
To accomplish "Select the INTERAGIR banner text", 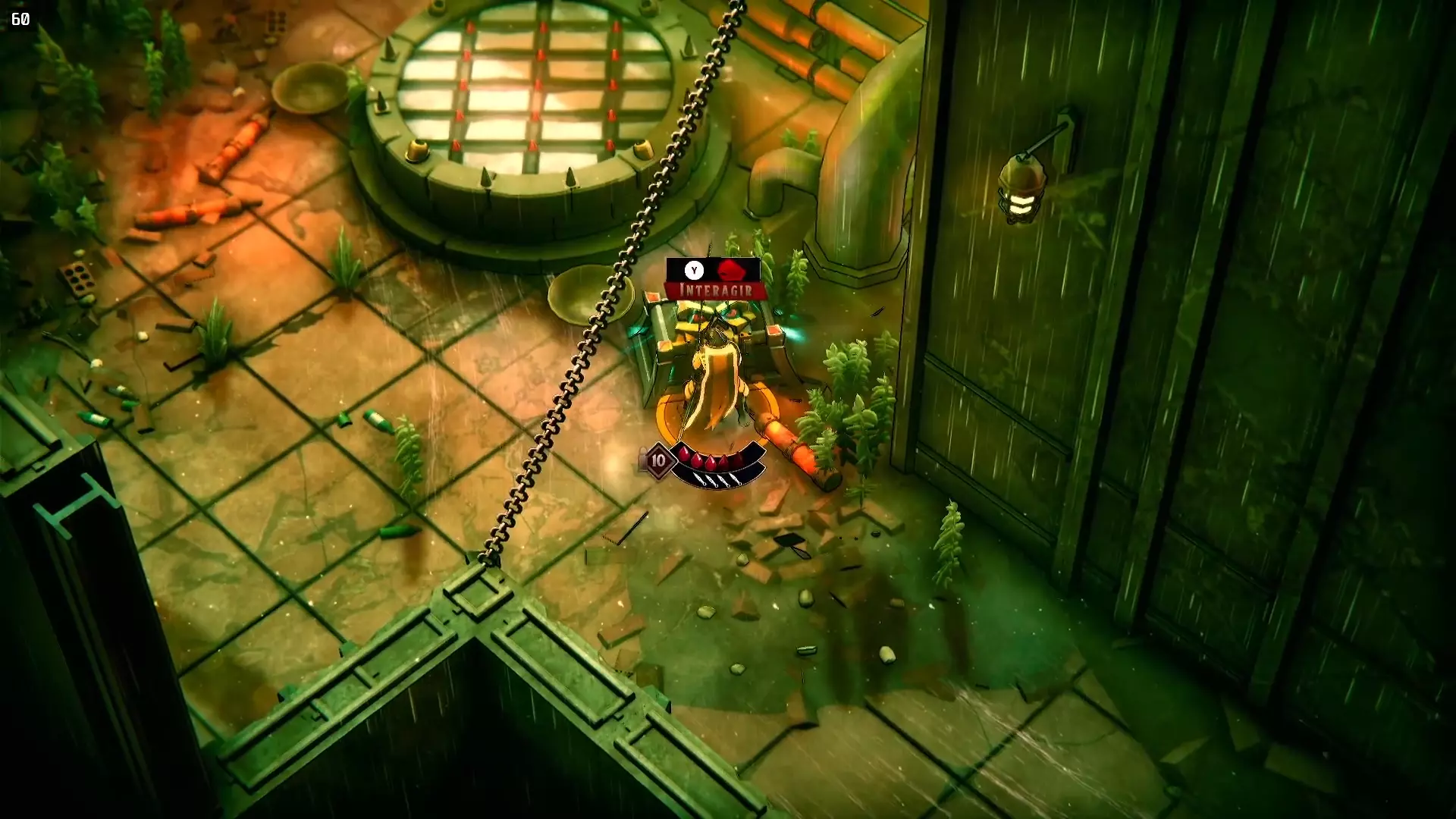I will pyautogui.click(x=717, y=289).
